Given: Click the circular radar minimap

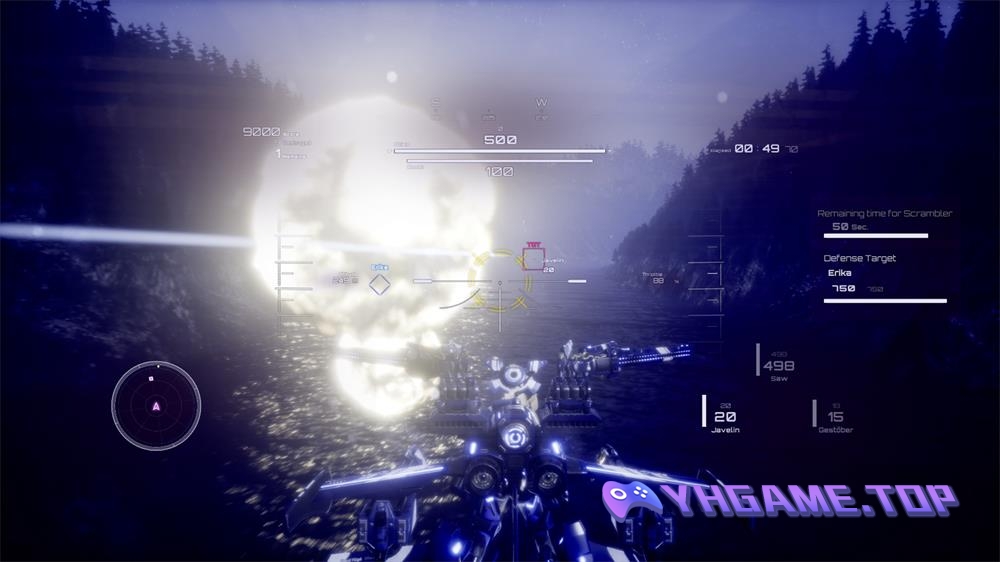Looking at the screenshot, I should 156,405.
